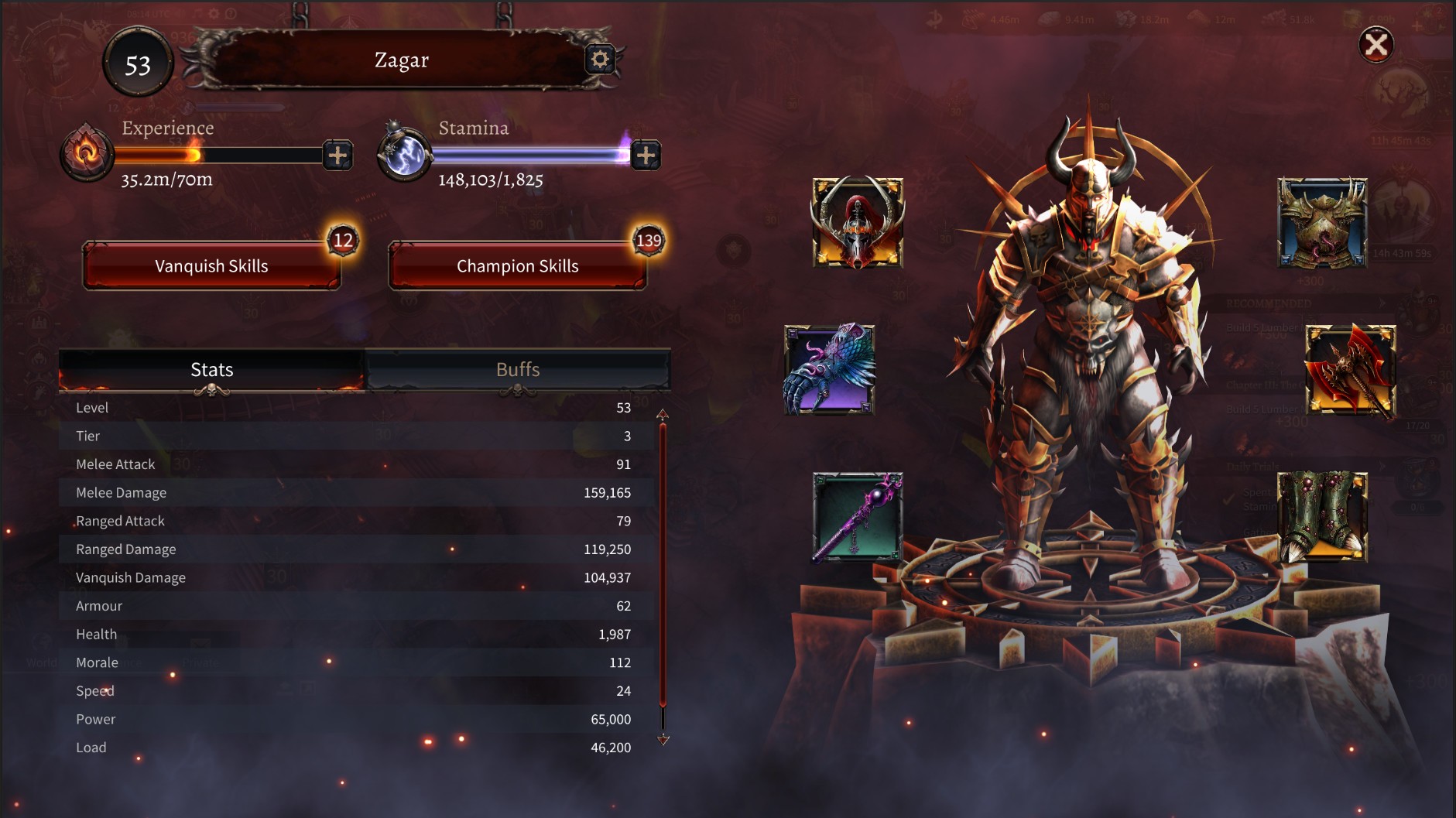Open the helmet equipment slot item
The image size is (1456, 818).
857,224
